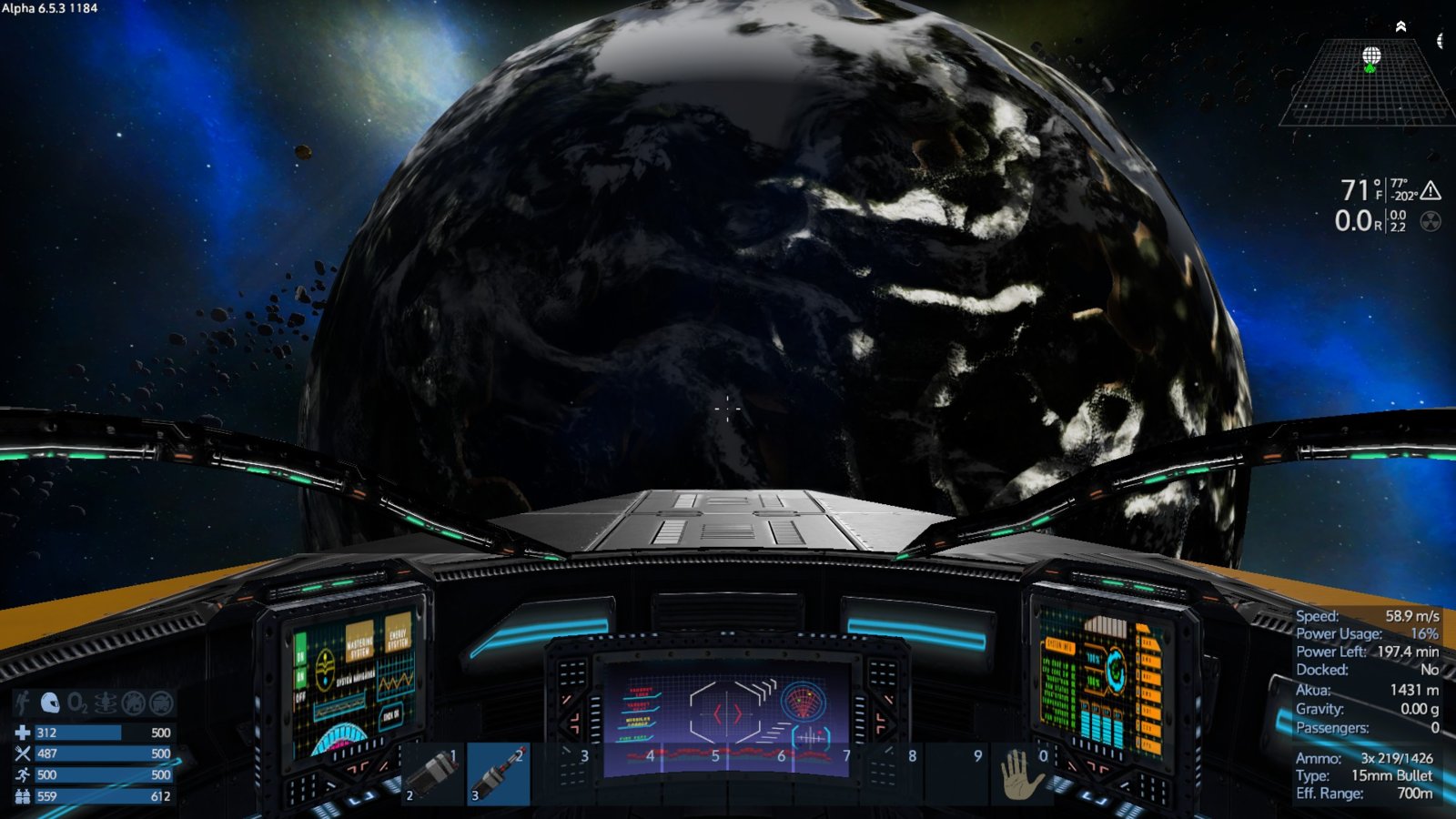Select the weapon in hotbar slot 1
This screenshot has height=819, width=1456.
(433, 774)
